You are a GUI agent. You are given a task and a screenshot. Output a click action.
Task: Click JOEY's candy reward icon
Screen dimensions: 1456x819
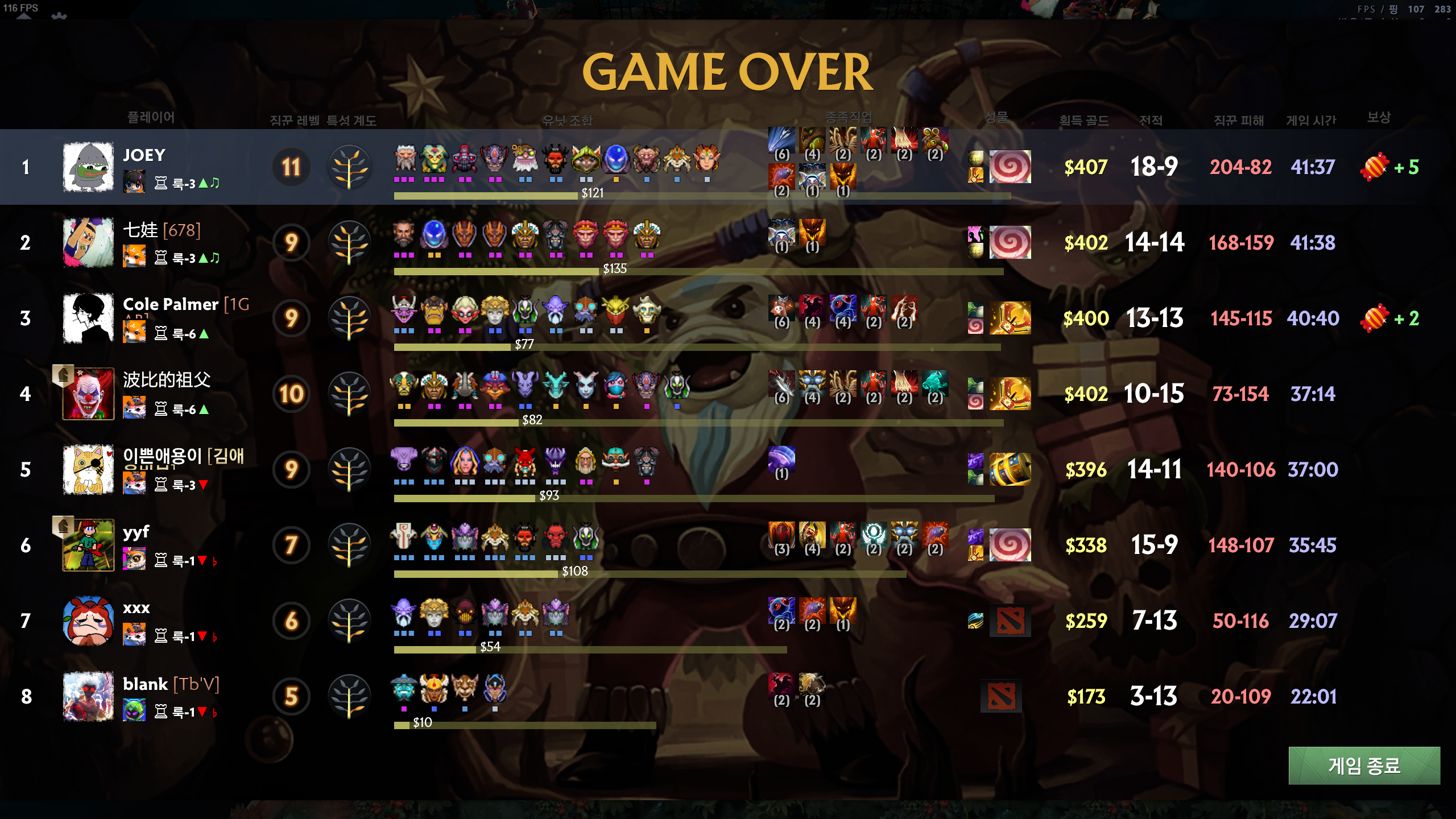[1375, 167]
